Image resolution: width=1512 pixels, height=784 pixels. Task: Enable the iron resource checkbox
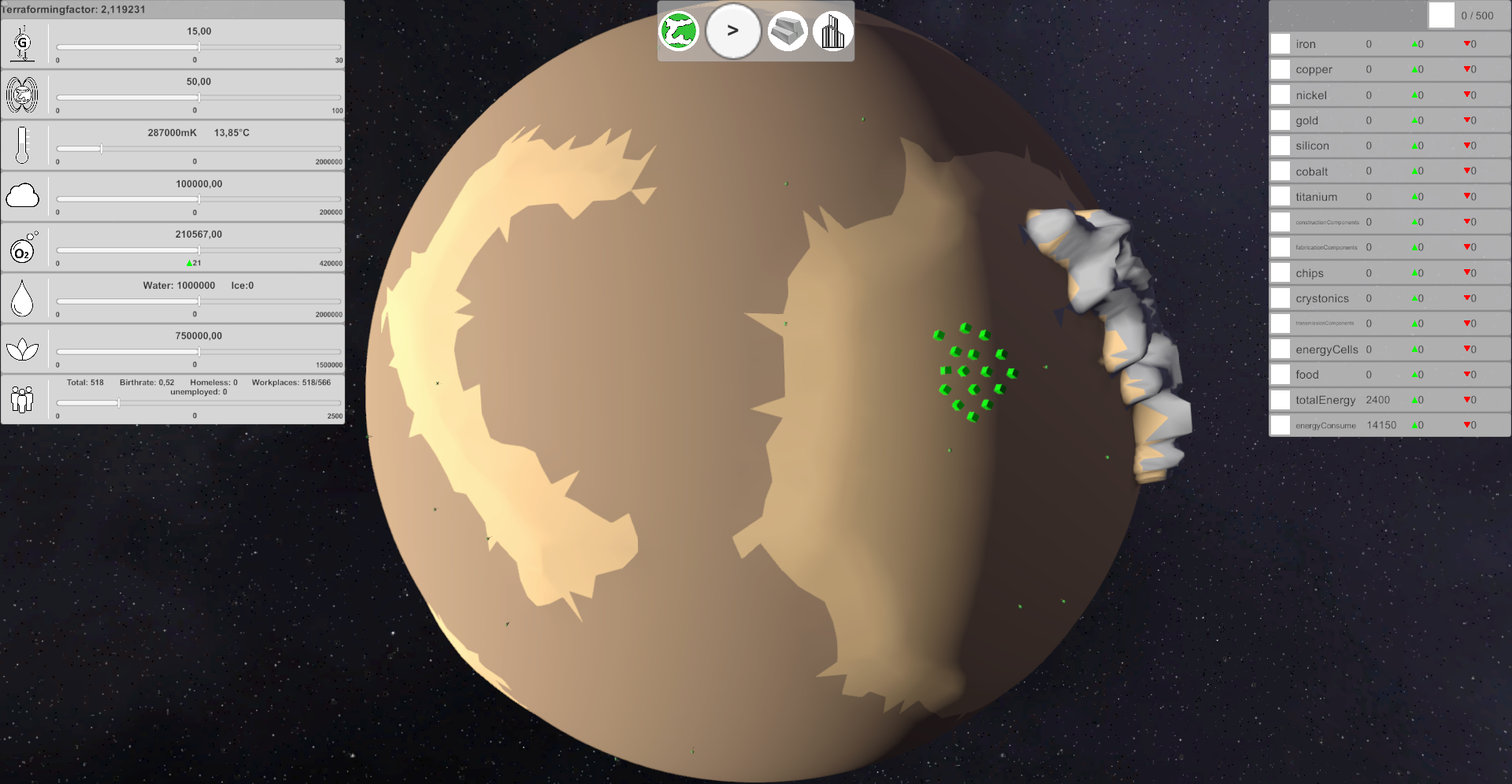pyautogui.click(x=1280, y=44)
